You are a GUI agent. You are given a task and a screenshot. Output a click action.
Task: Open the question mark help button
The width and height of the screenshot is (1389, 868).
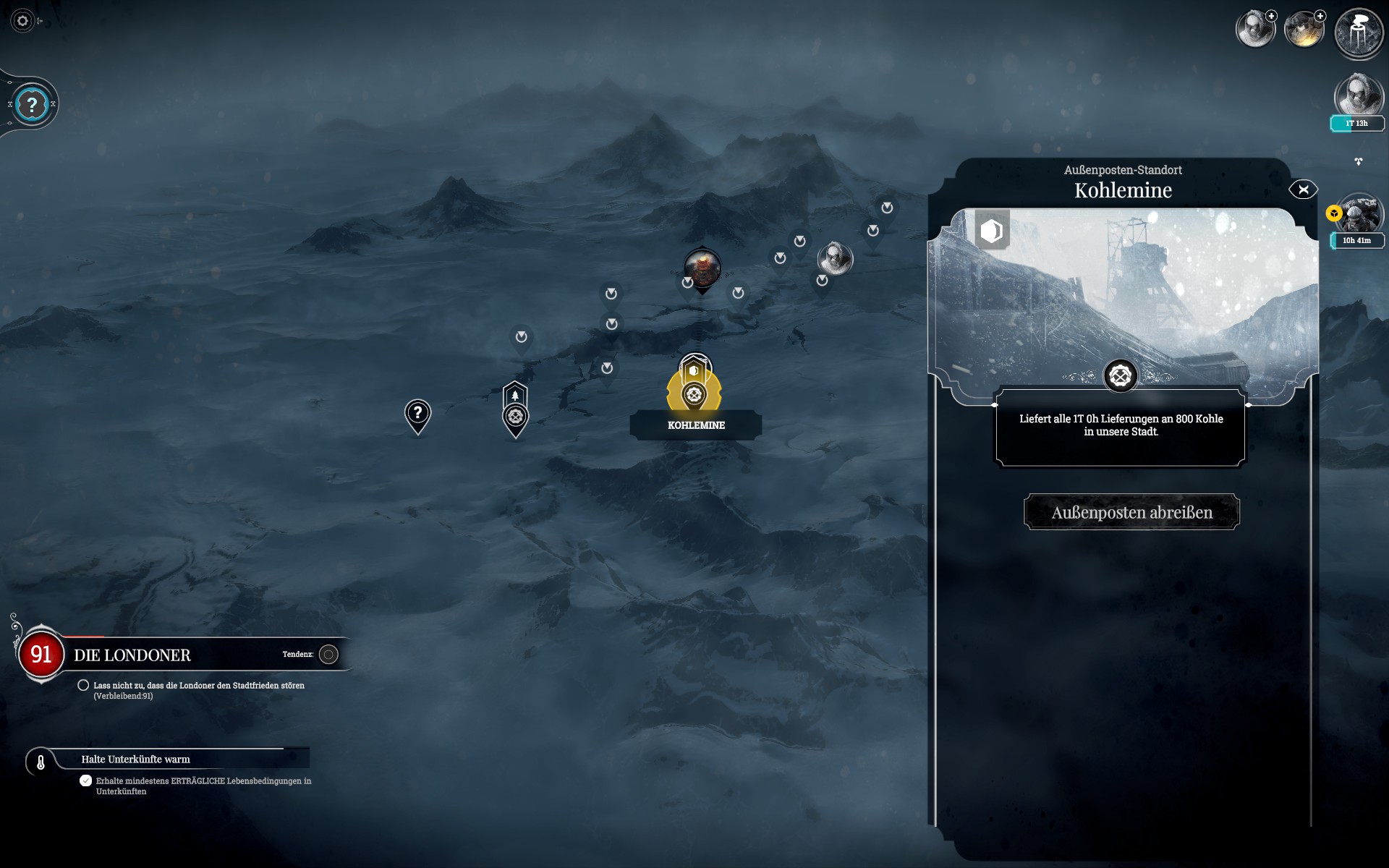(32, 105)
